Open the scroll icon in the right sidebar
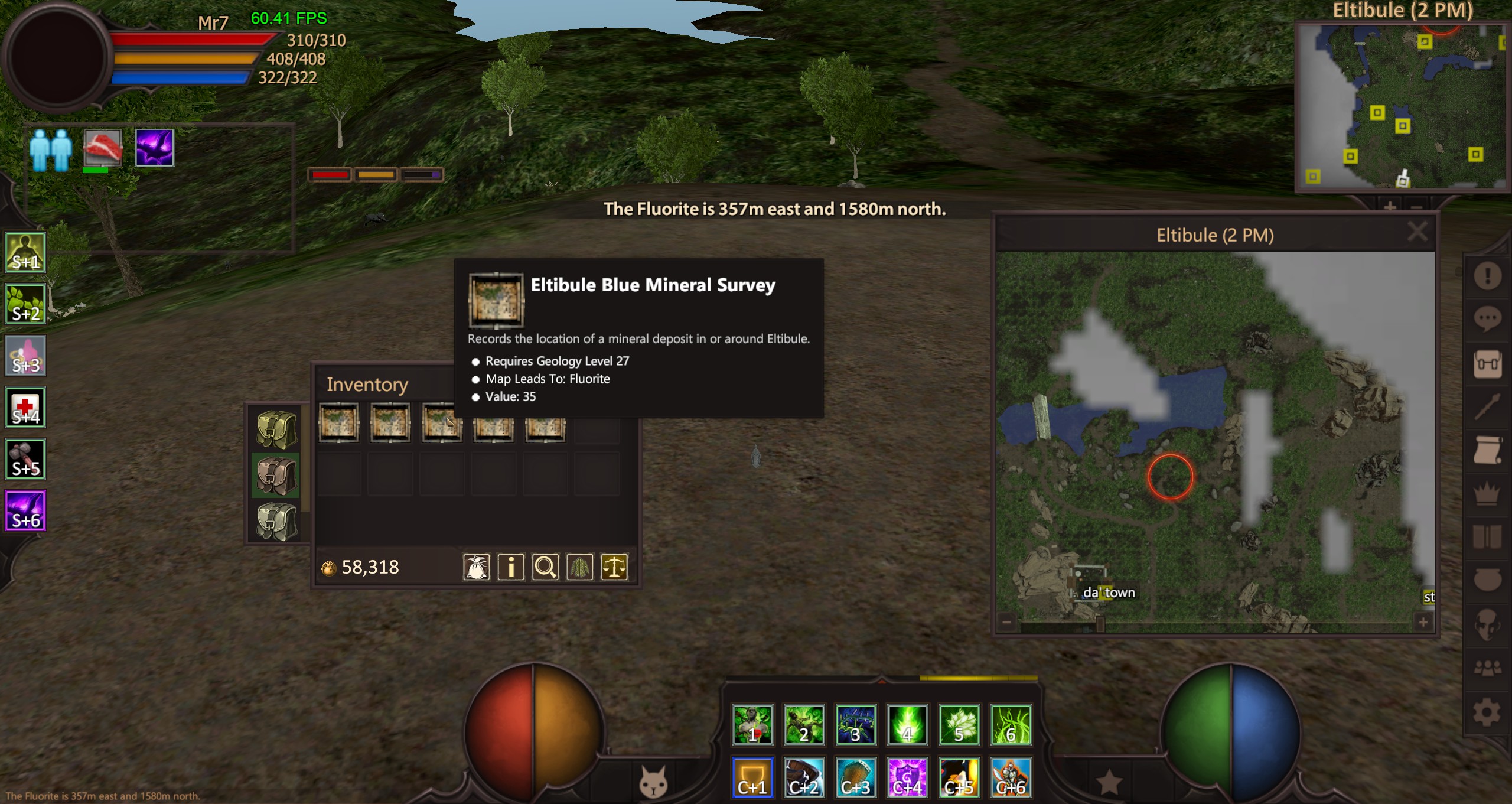 (1487, 451)
